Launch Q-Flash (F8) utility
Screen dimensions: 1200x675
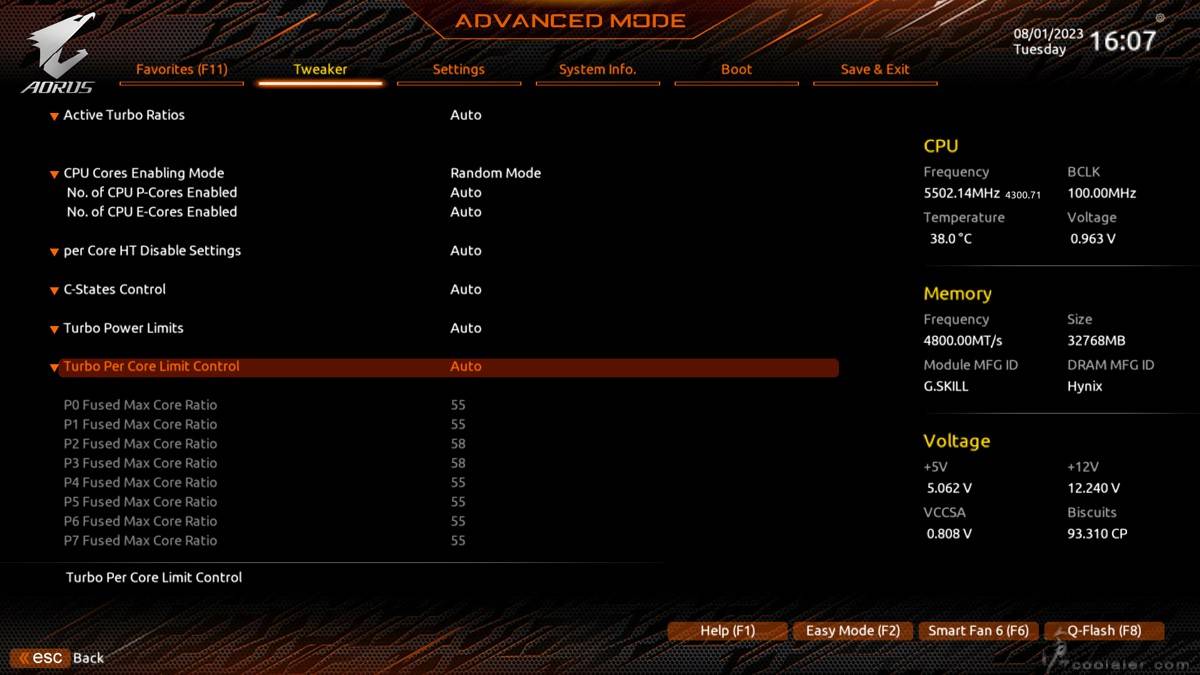[1103, 631]
